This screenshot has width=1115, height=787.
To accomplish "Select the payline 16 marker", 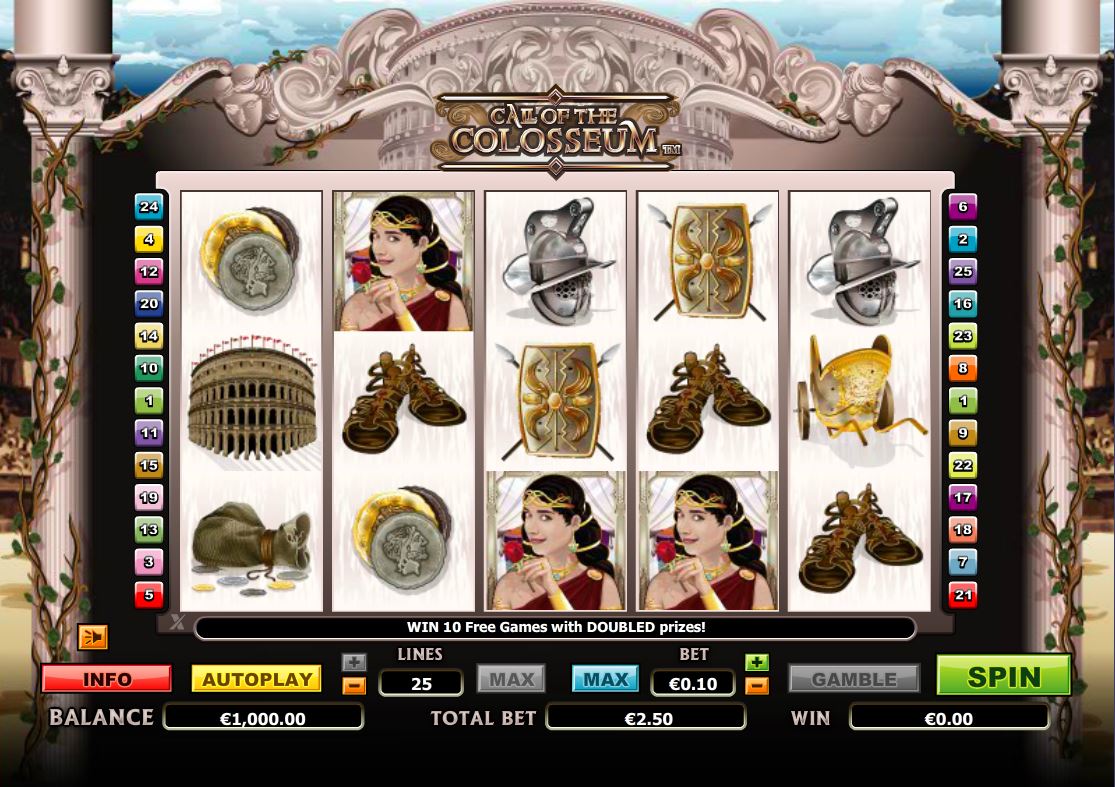I will point(963,304).
